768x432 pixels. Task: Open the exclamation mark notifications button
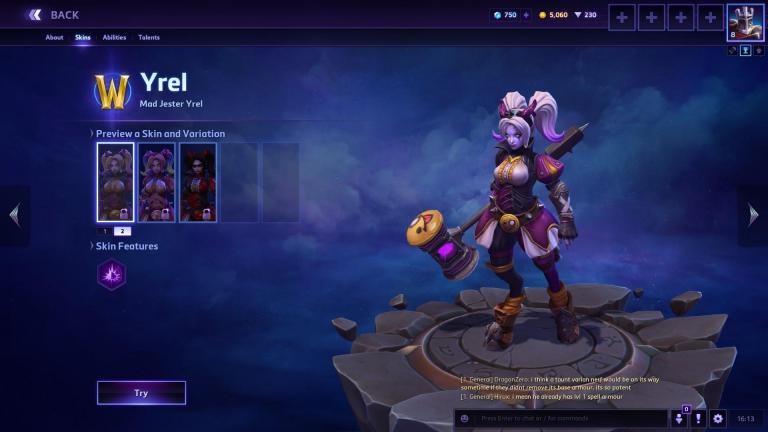(x=698, y=418)
